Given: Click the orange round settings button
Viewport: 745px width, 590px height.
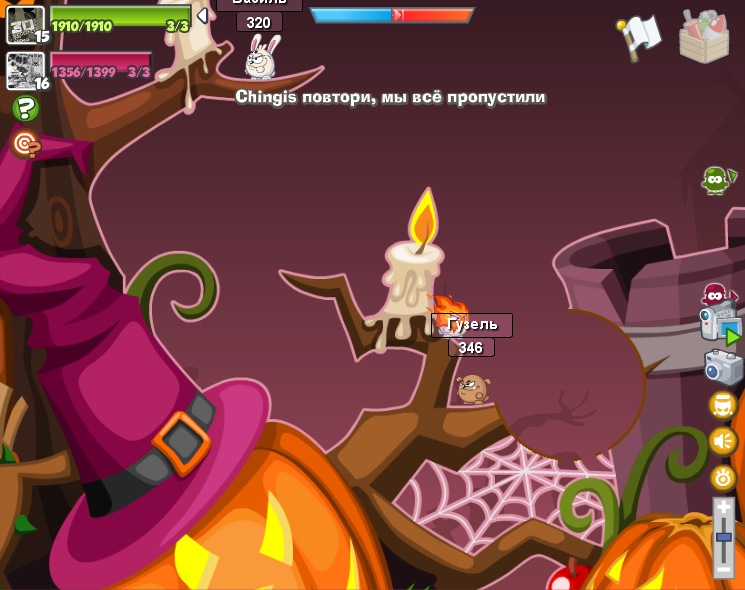Looking at the screenshot, I should (723, 477).
